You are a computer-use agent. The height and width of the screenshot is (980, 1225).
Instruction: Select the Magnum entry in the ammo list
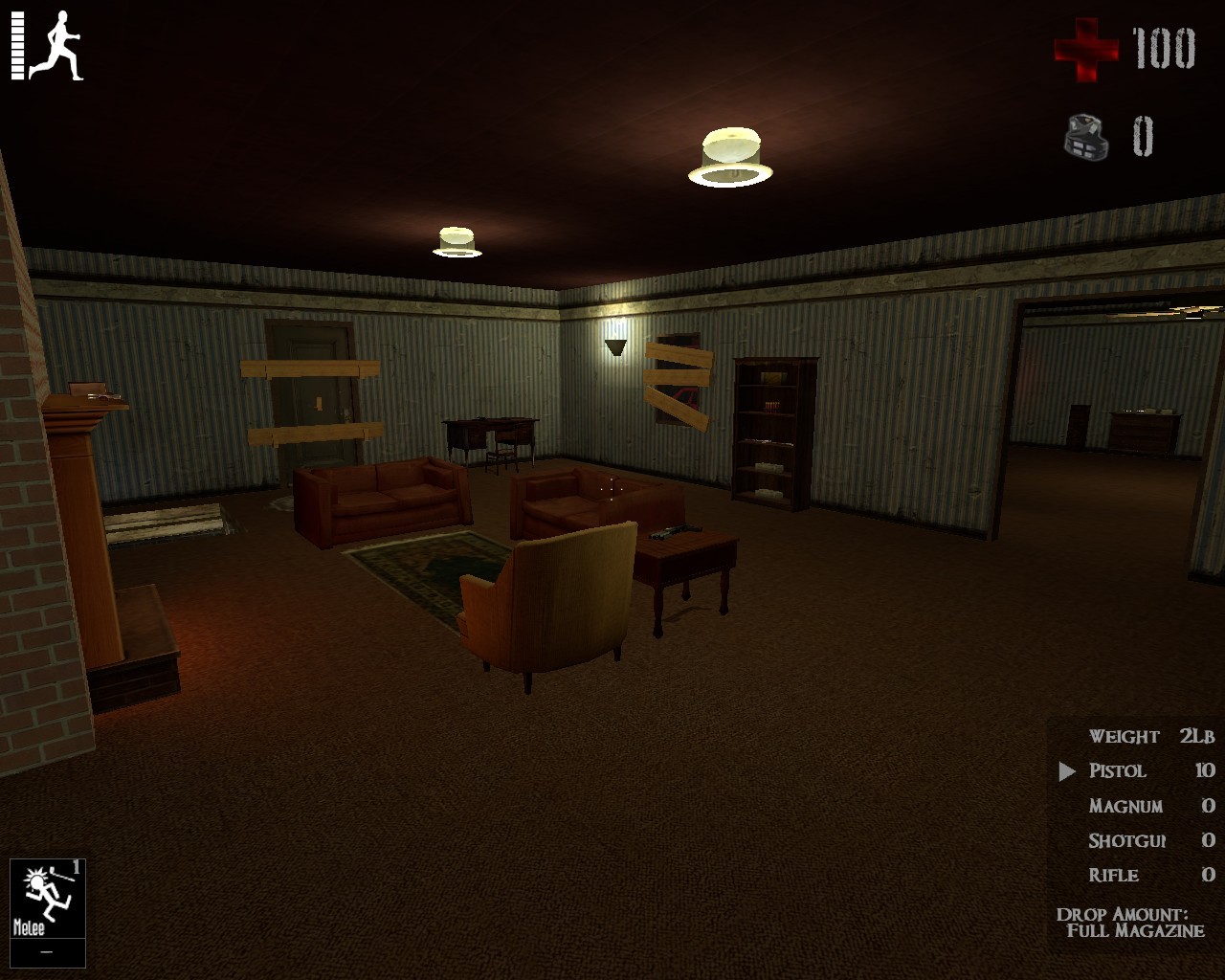pos(1126,805)
